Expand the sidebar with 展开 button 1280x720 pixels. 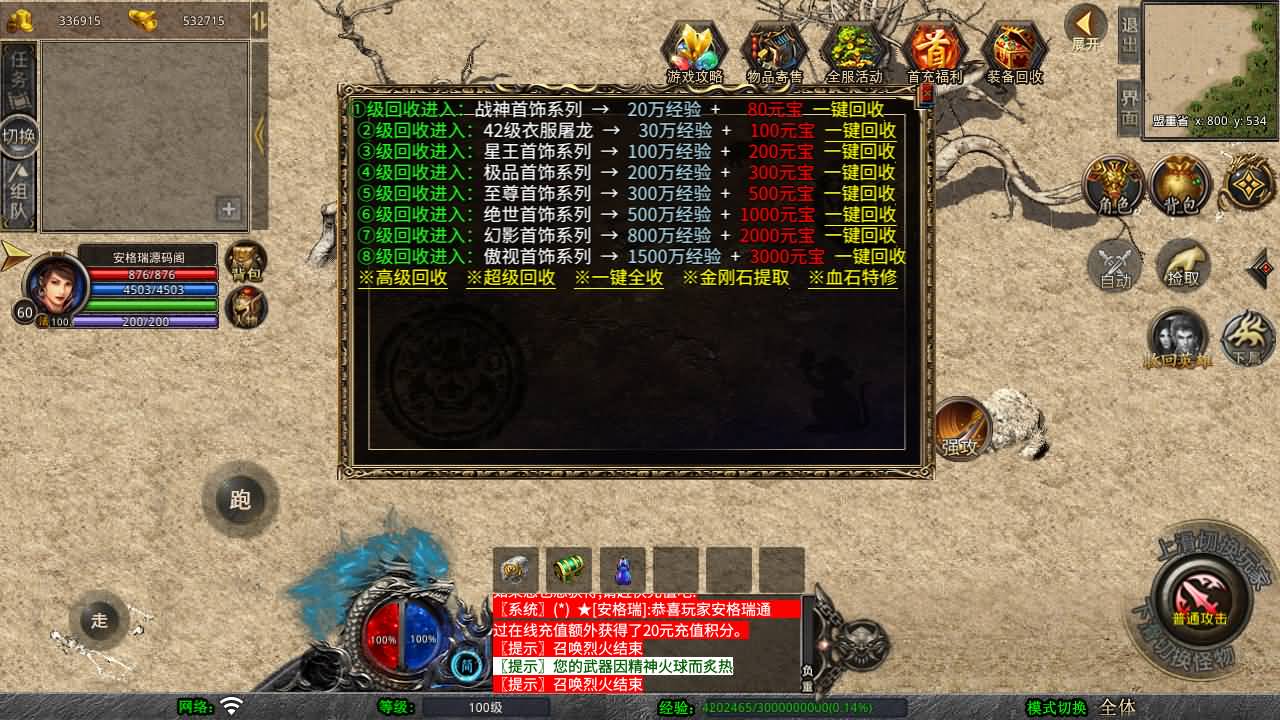[1084, 26]
